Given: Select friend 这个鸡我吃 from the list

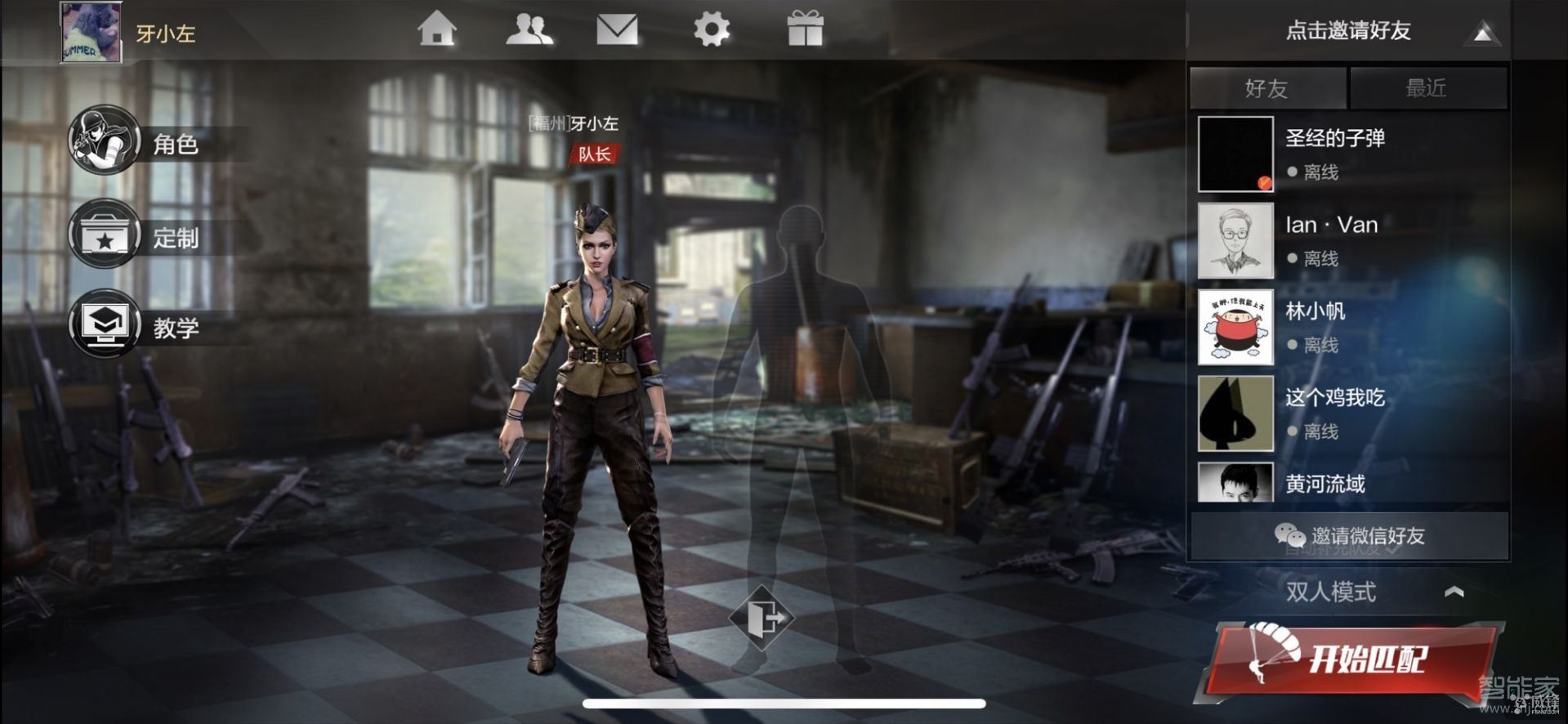Looking at the screenshot, I should point(1348,413).
